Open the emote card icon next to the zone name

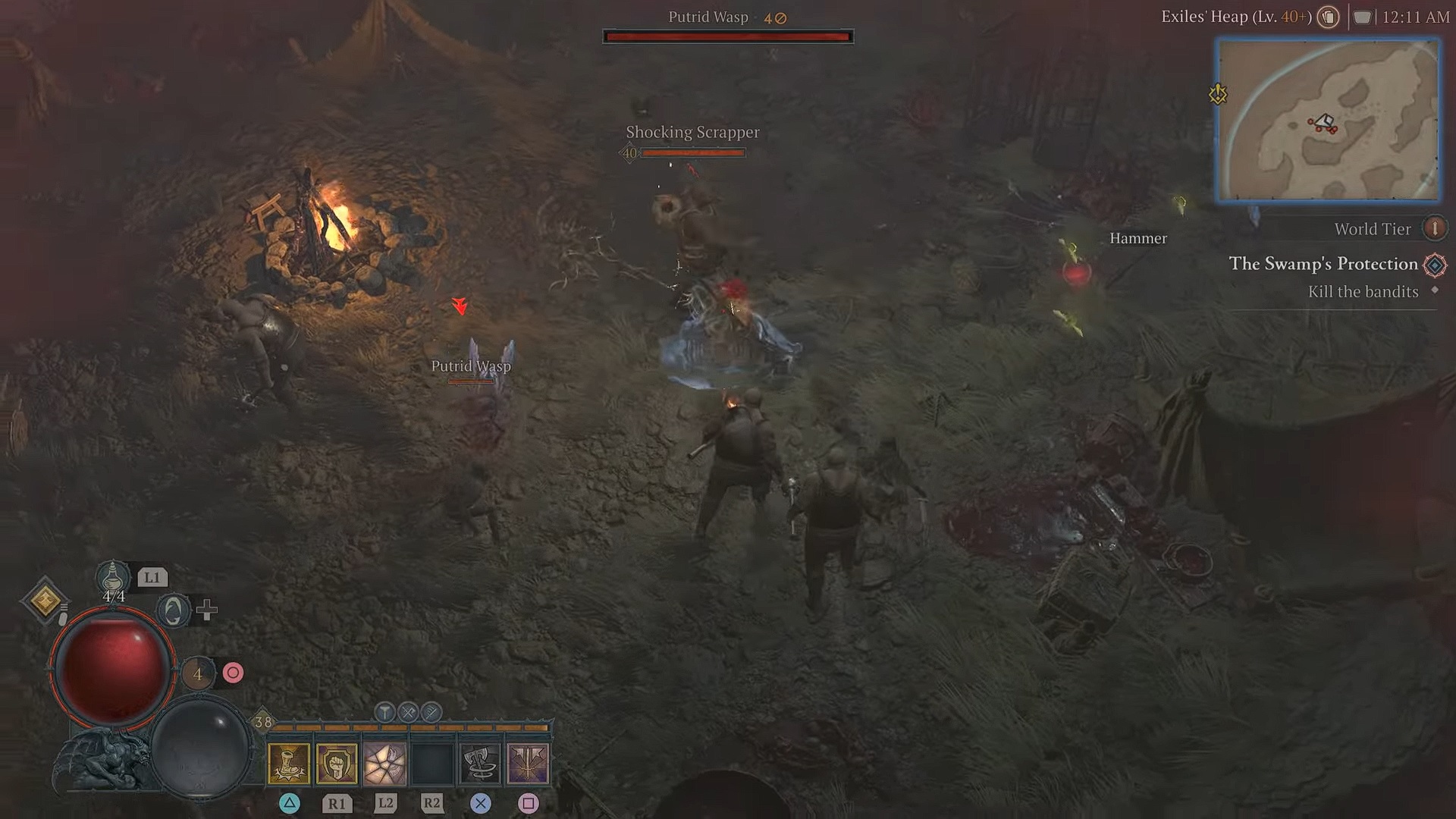[x=1328, y=17]
